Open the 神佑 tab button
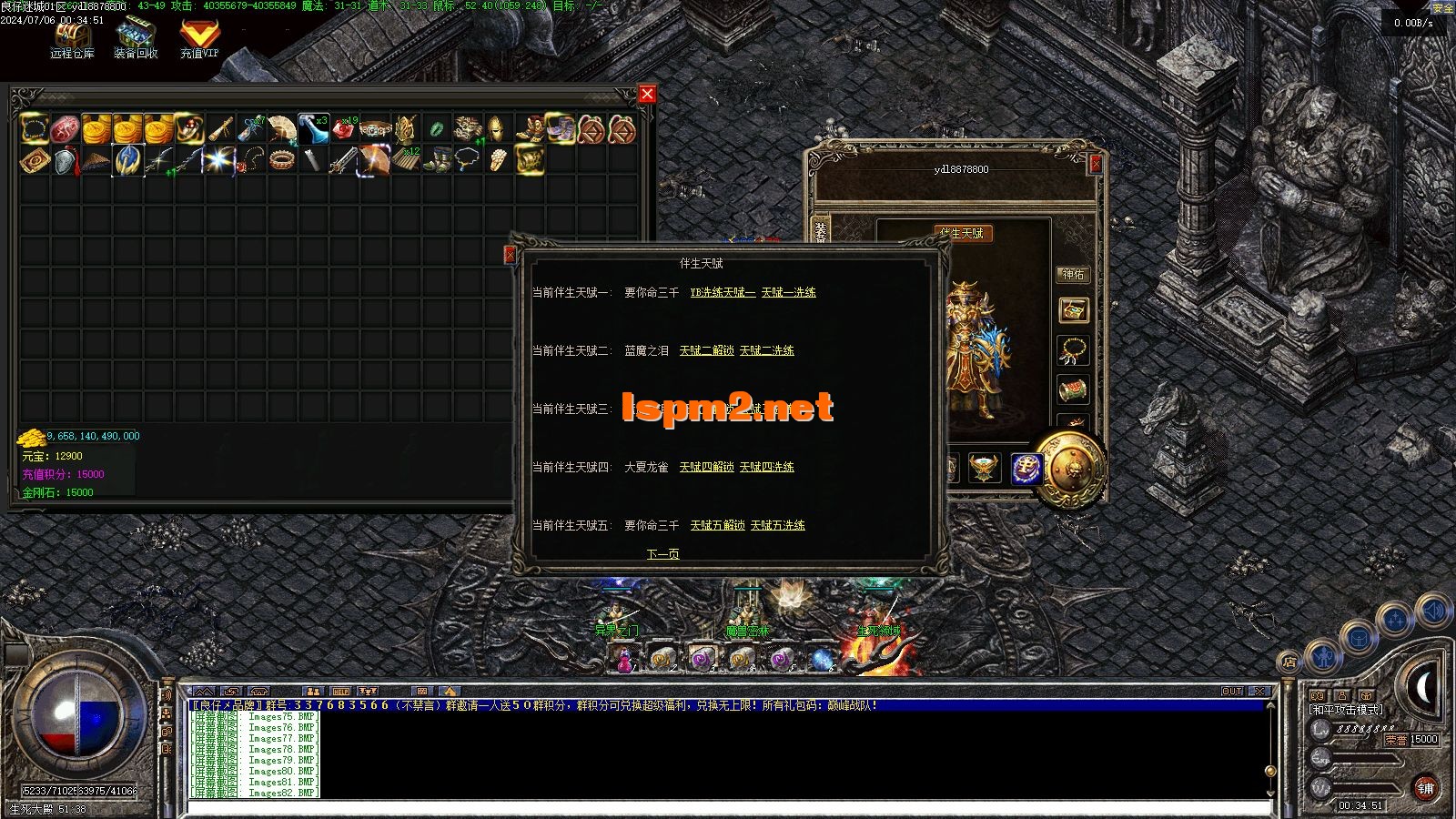Screen dimensions: 1456x819 tap(1073, 274)
